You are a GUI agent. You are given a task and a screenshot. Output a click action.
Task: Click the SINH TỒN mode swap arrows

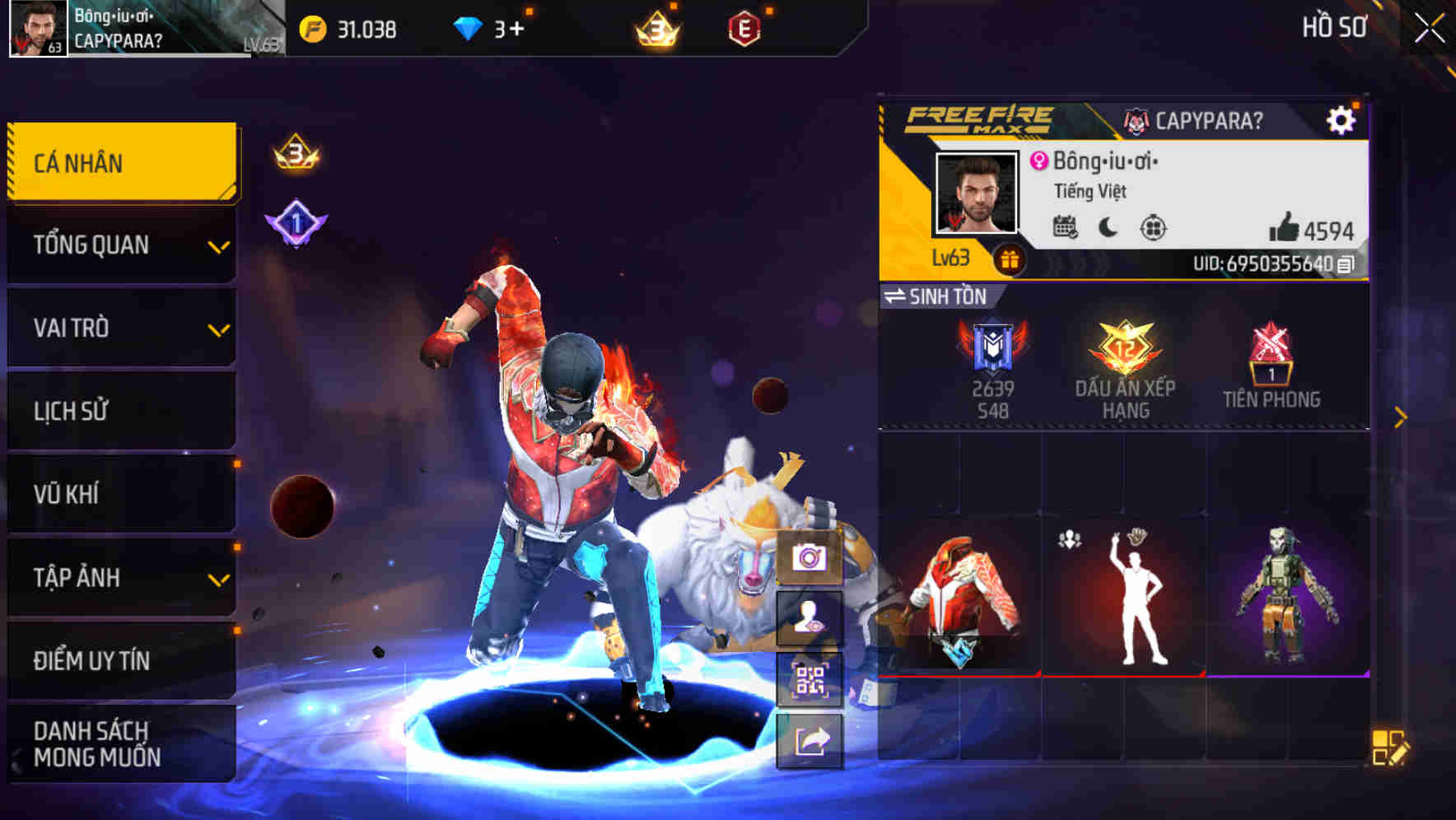click(896, 297)
